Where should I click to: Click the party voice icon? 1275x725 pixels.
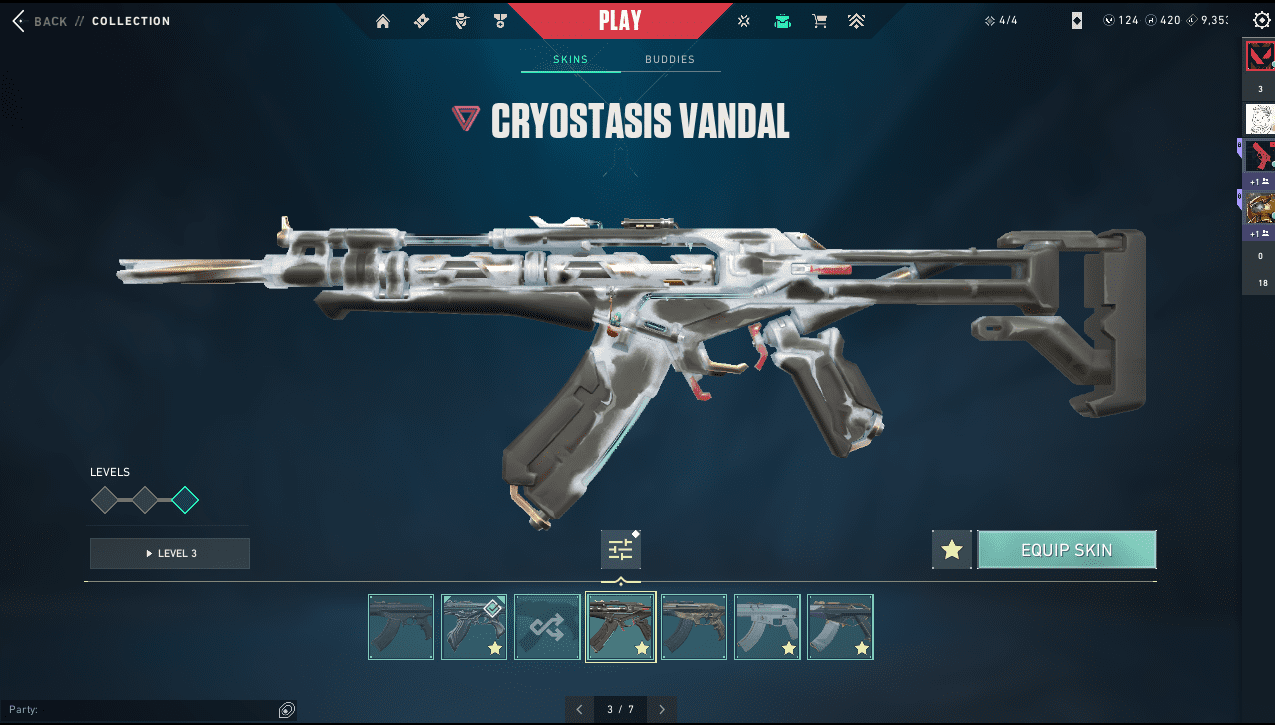287,710
